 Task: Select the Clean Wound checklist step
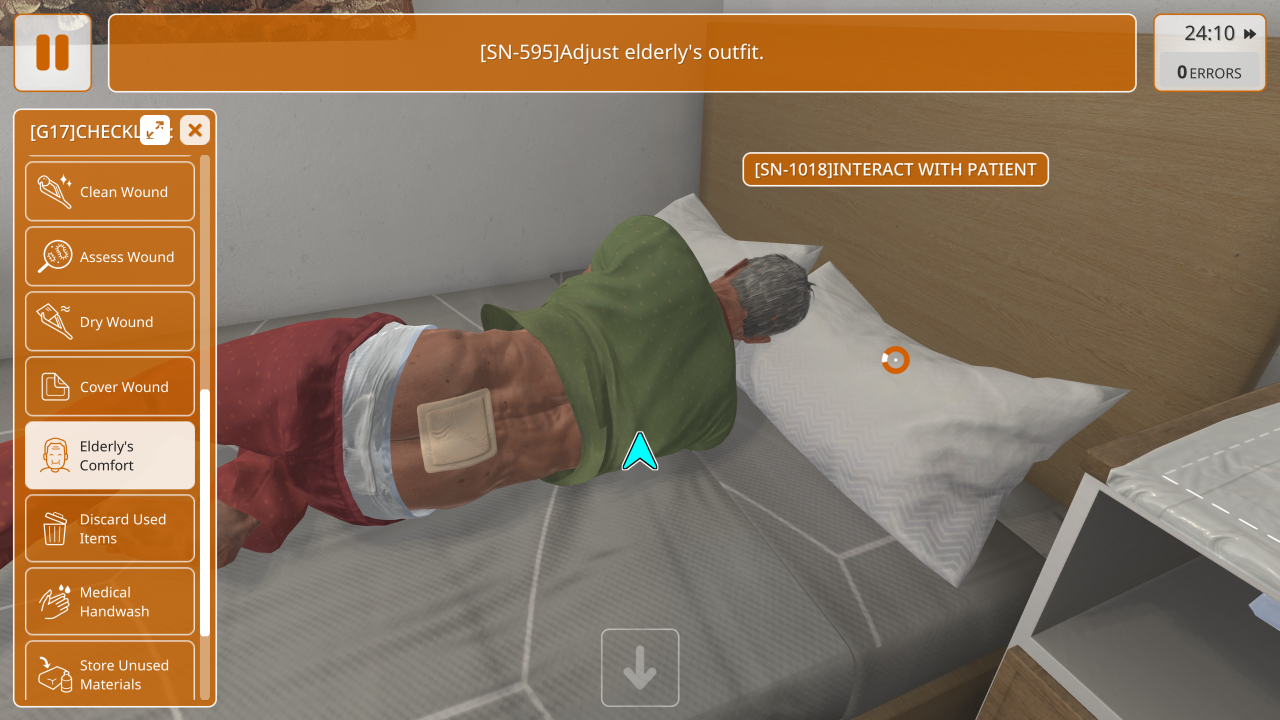tap(110, 192)
